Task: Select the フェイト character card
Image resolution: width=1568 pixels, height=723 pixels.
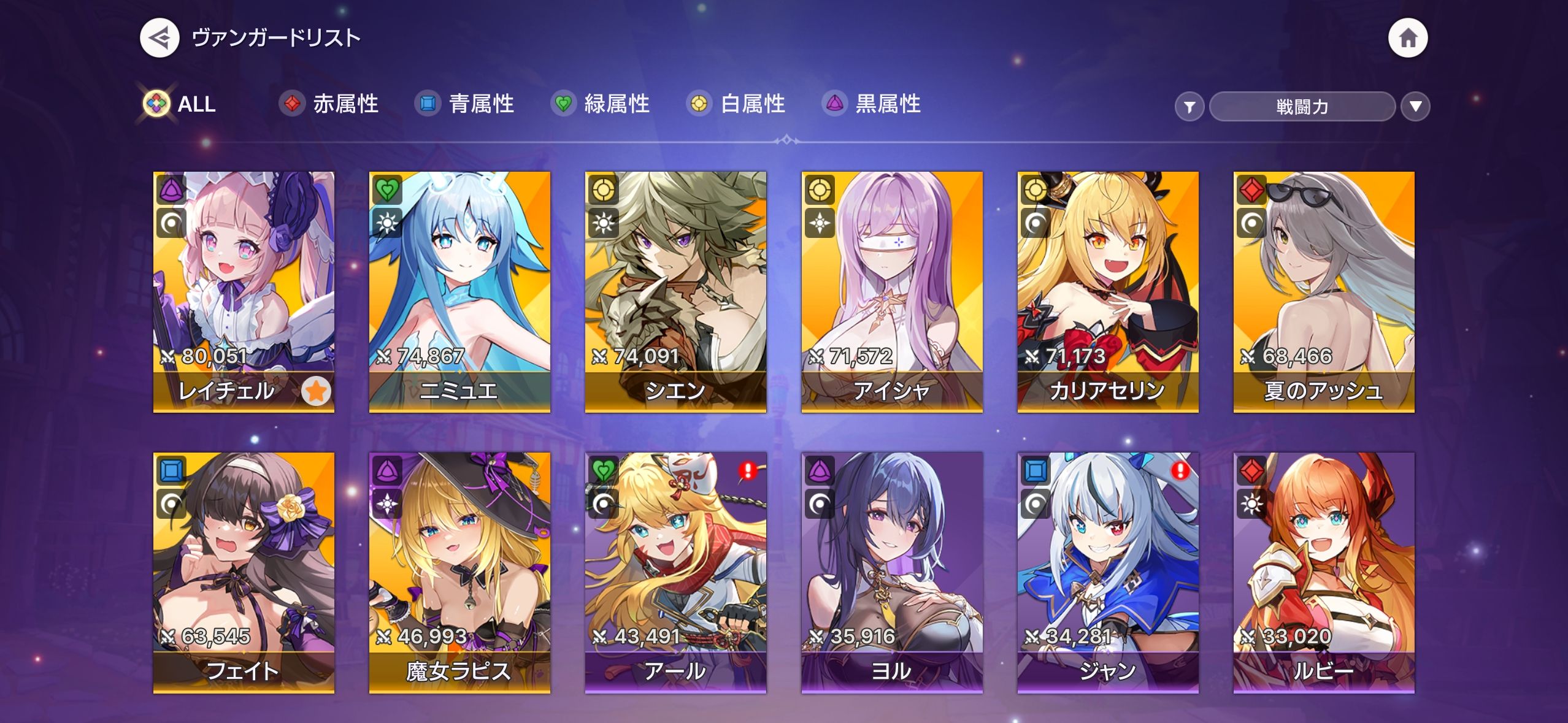Action: point(244,572)
